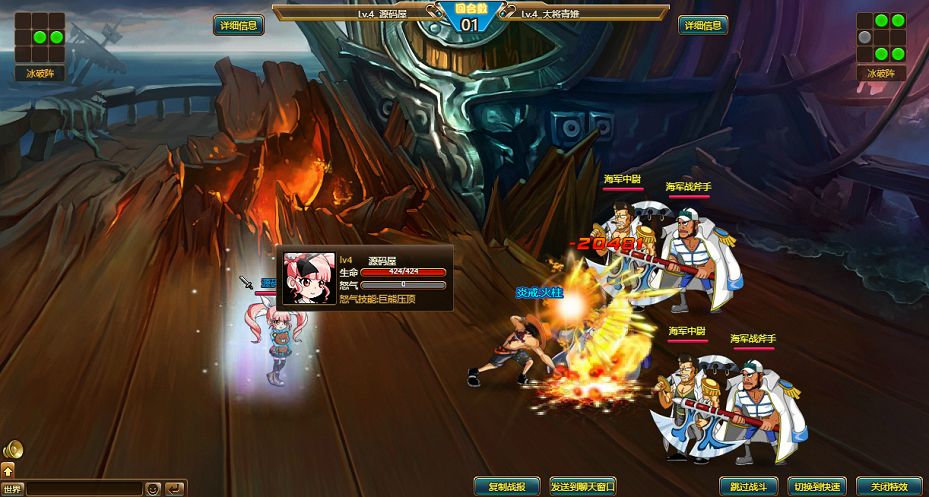929x497 pixels.
Task: Select the left team's formation grid
Action: [x=41, y=37]
